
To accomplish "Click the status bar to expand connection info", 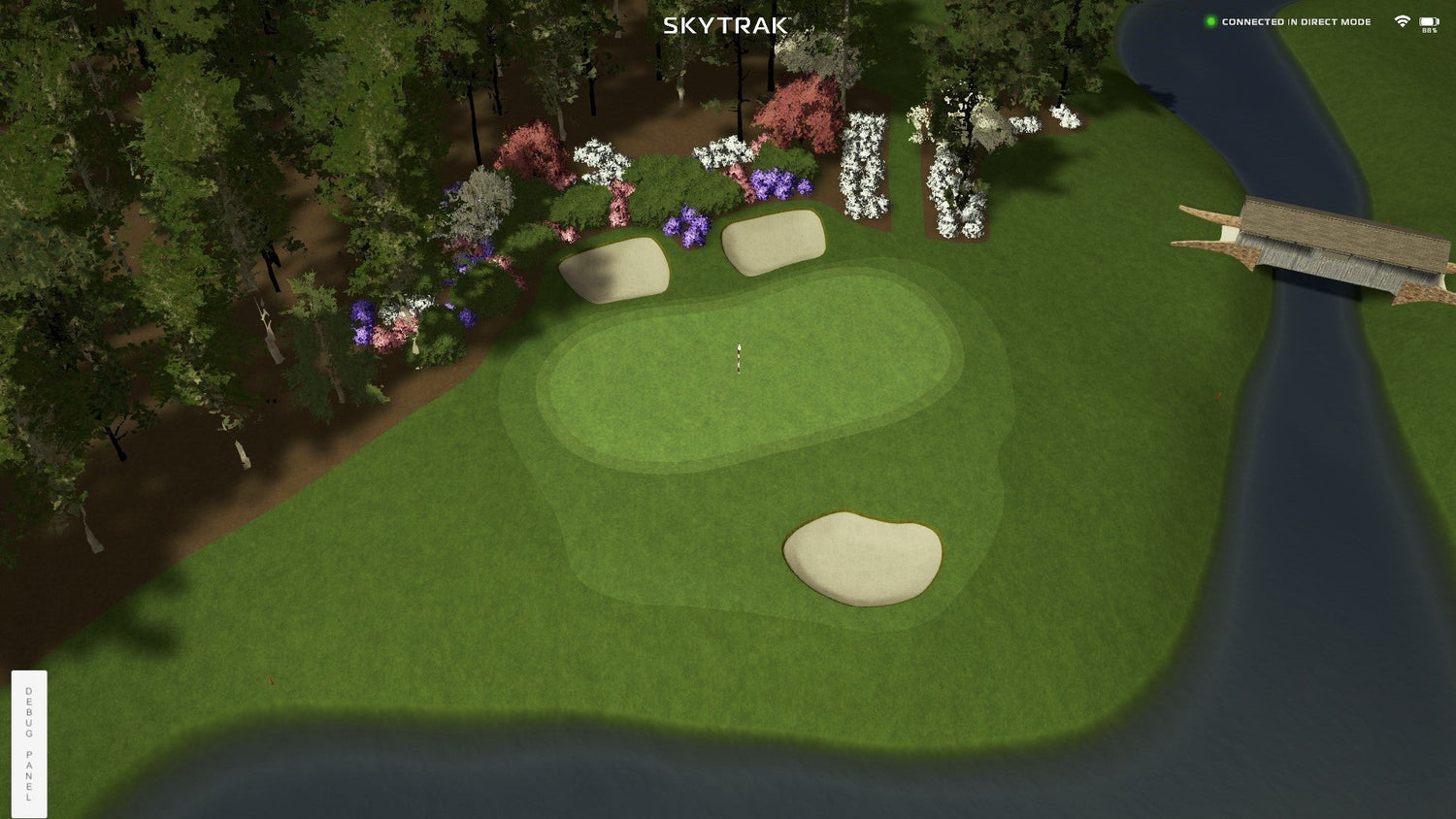I will point(1296,20).
